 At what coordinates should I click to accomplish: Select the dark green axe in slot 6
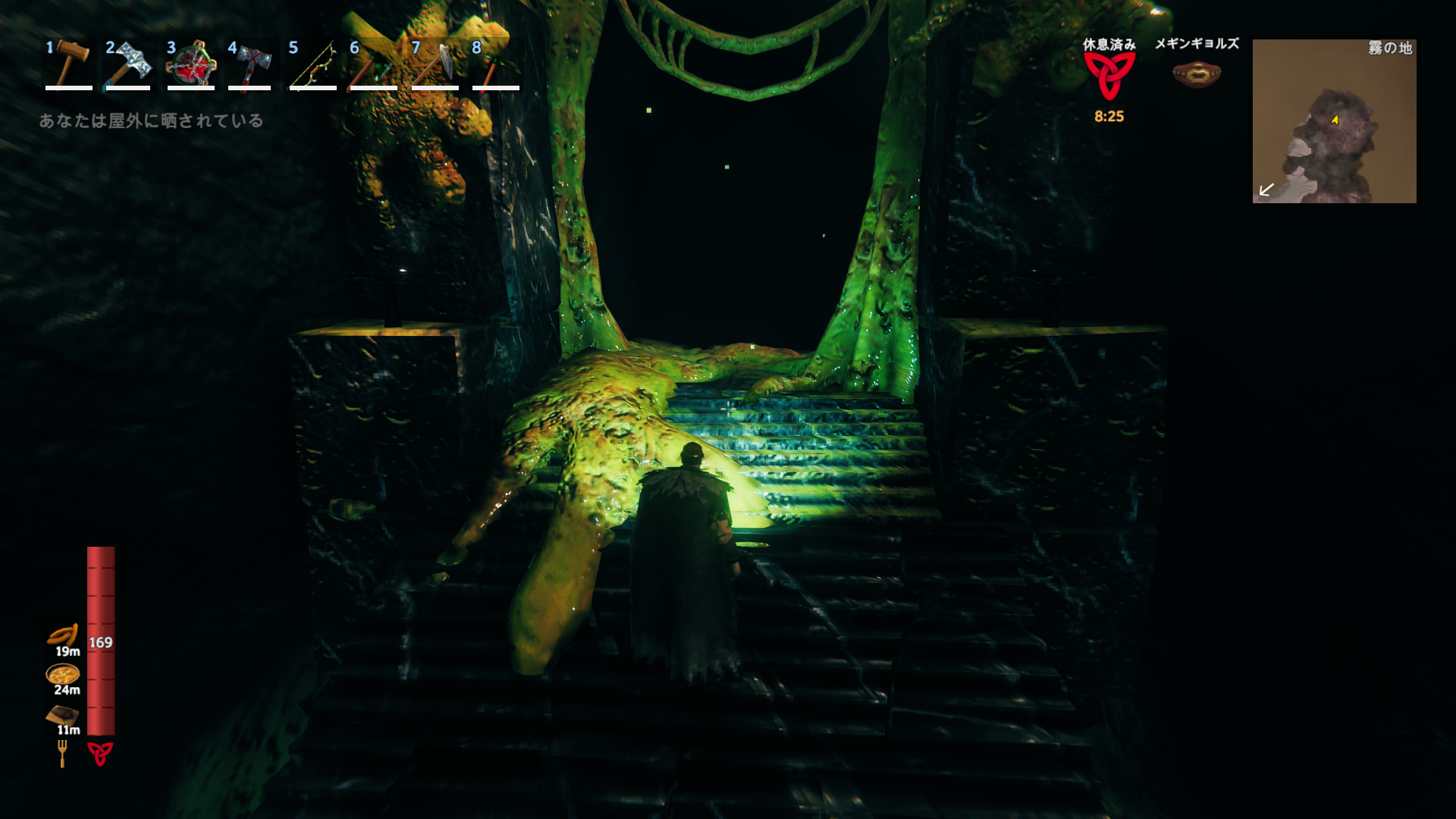(373, 64)
